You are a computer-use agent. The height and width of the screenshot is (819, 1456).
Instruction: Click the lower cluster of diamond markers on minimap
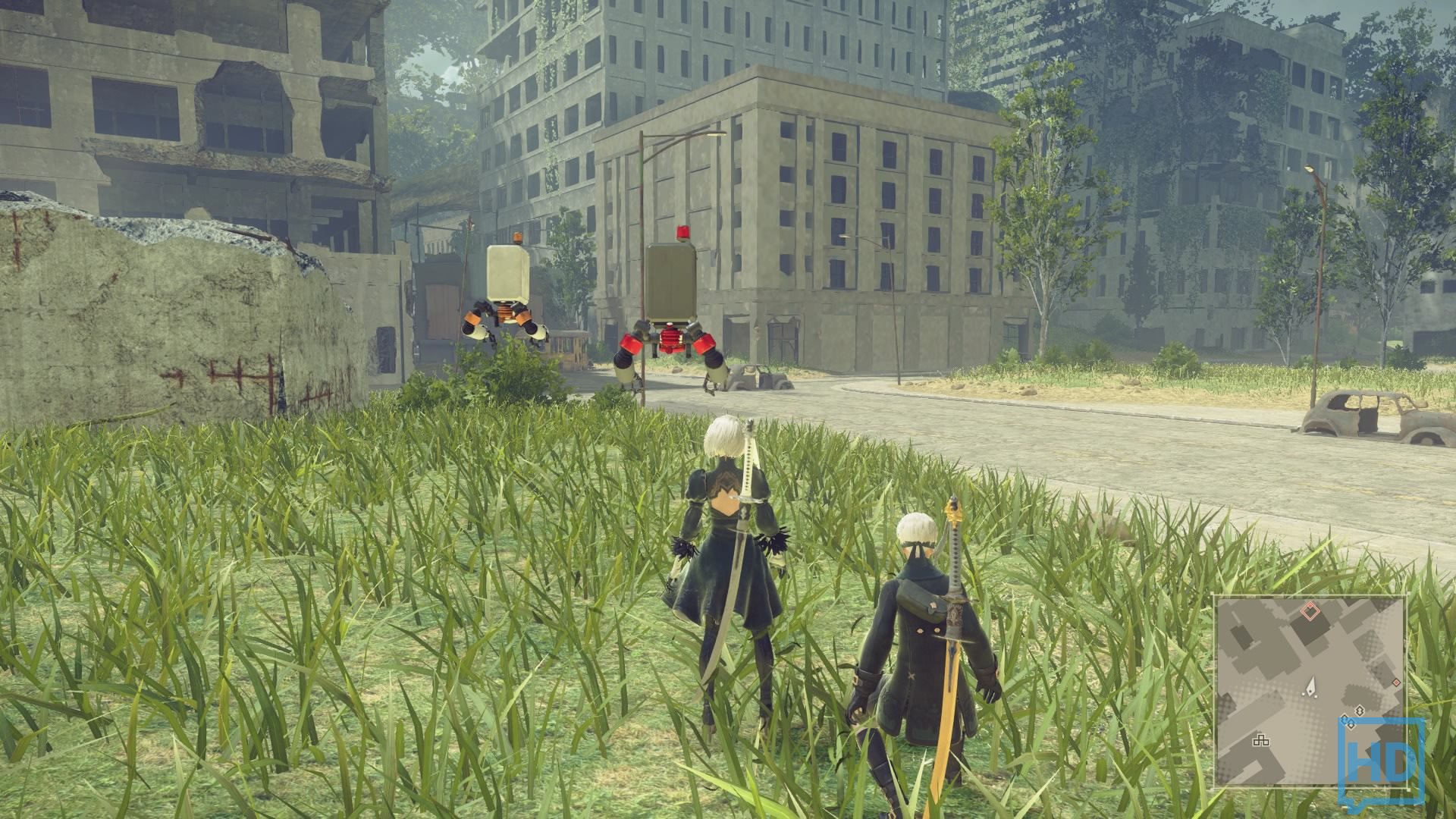click(x=1348, y=724)
